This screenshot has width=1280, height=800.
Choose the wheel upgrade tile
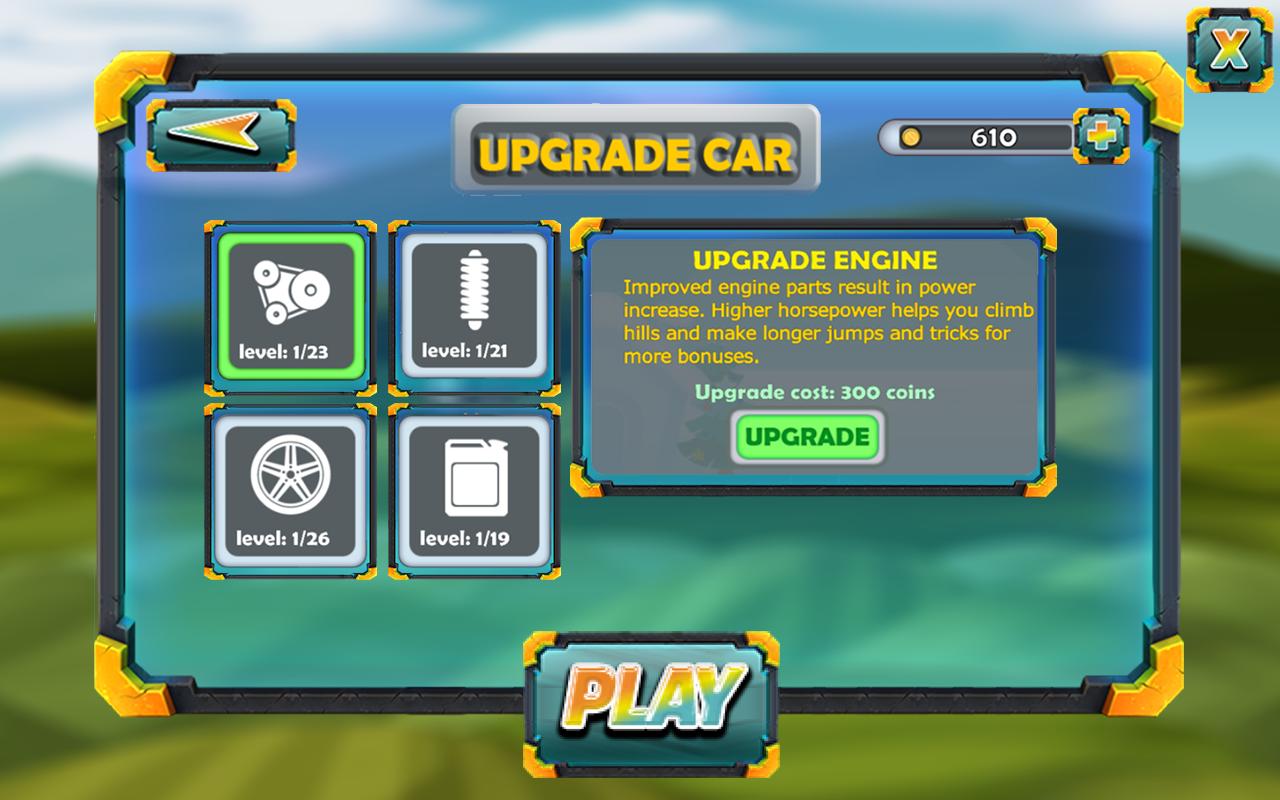[x=290, y=491]
